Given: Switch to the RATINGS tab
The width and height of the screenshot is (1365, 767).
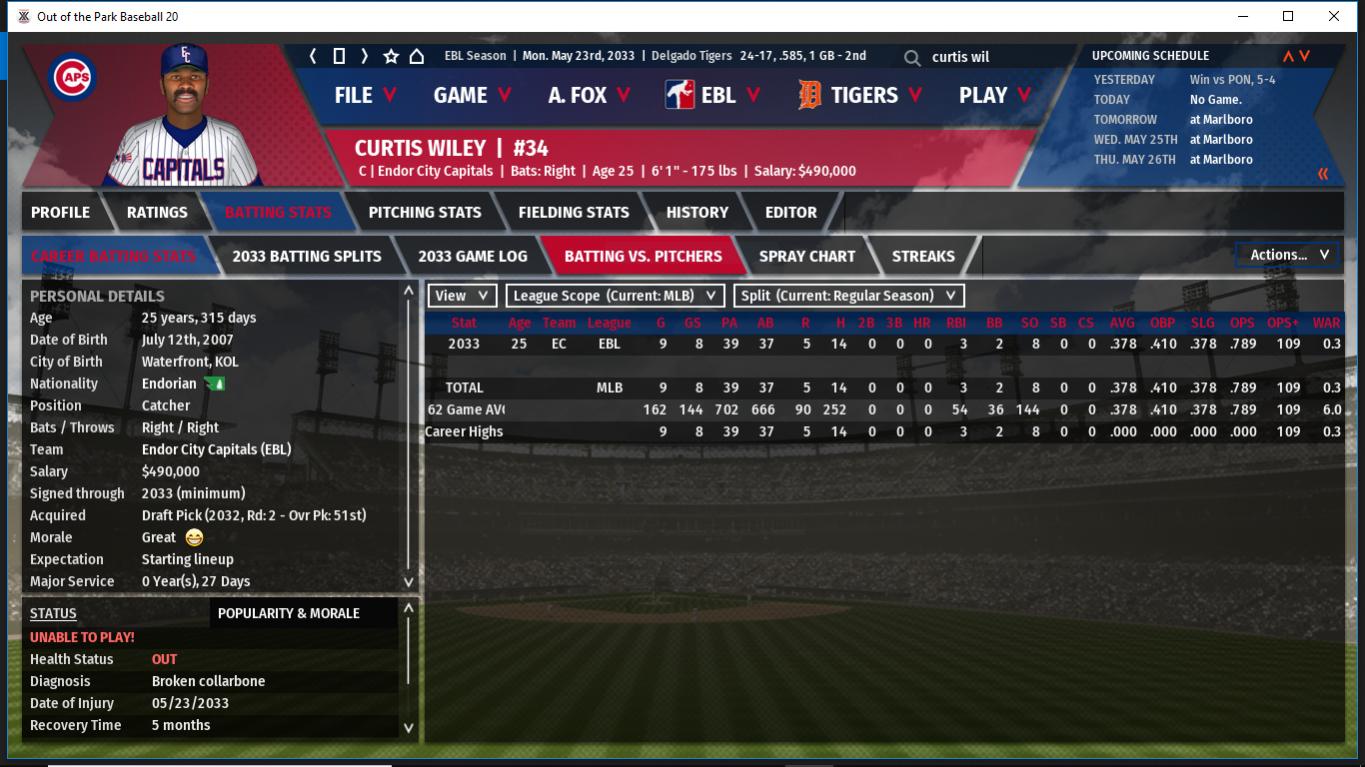Looking at the screenshot, I should click(157, 212).
